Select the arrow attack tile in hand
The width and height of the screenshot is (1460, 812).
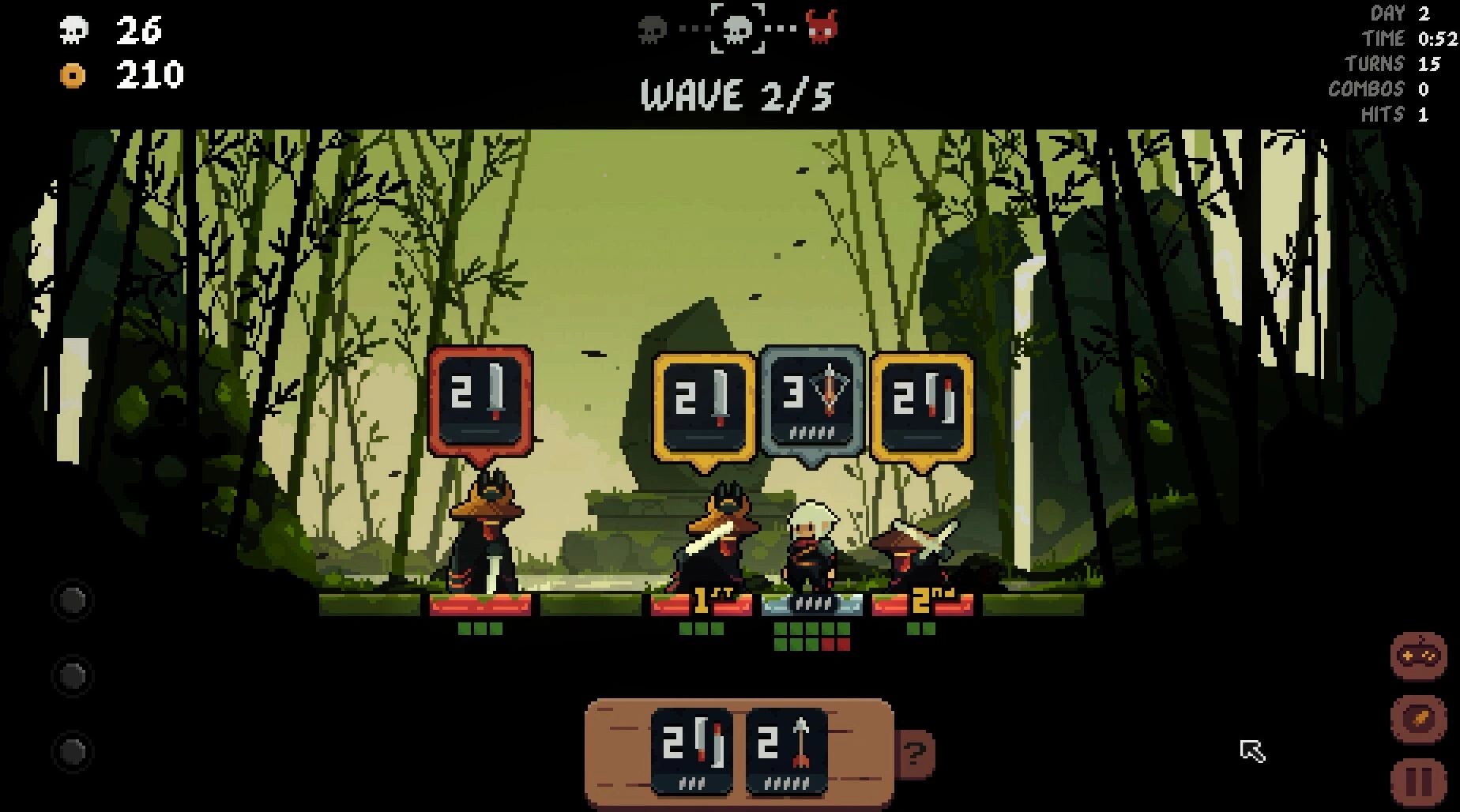(786, 751)
